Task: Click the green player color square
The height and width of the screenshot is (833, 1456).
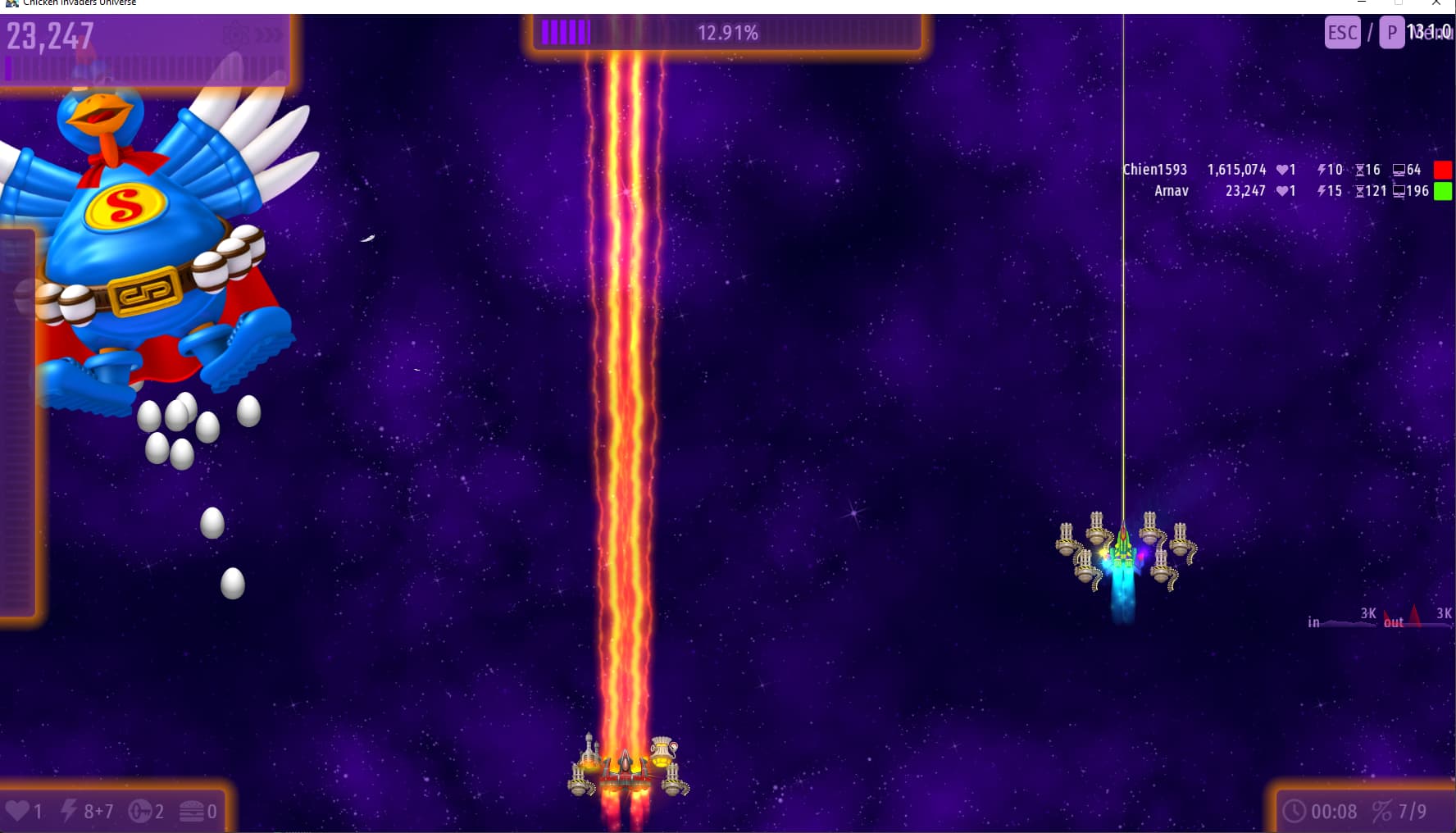Action: (1443, 191)
